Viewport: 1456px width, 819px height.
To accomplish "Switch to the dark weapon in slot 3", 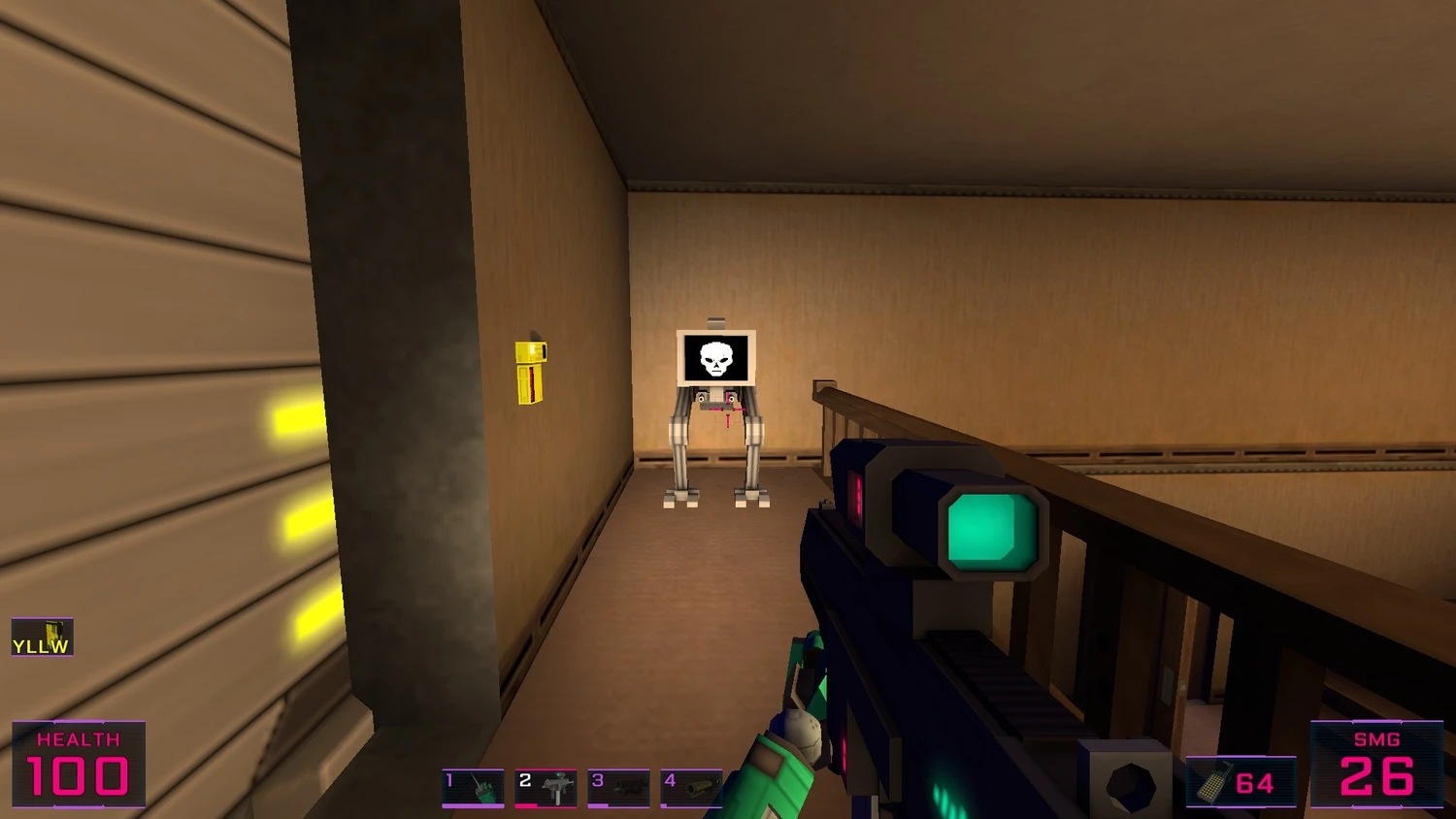I will point(618,787).
